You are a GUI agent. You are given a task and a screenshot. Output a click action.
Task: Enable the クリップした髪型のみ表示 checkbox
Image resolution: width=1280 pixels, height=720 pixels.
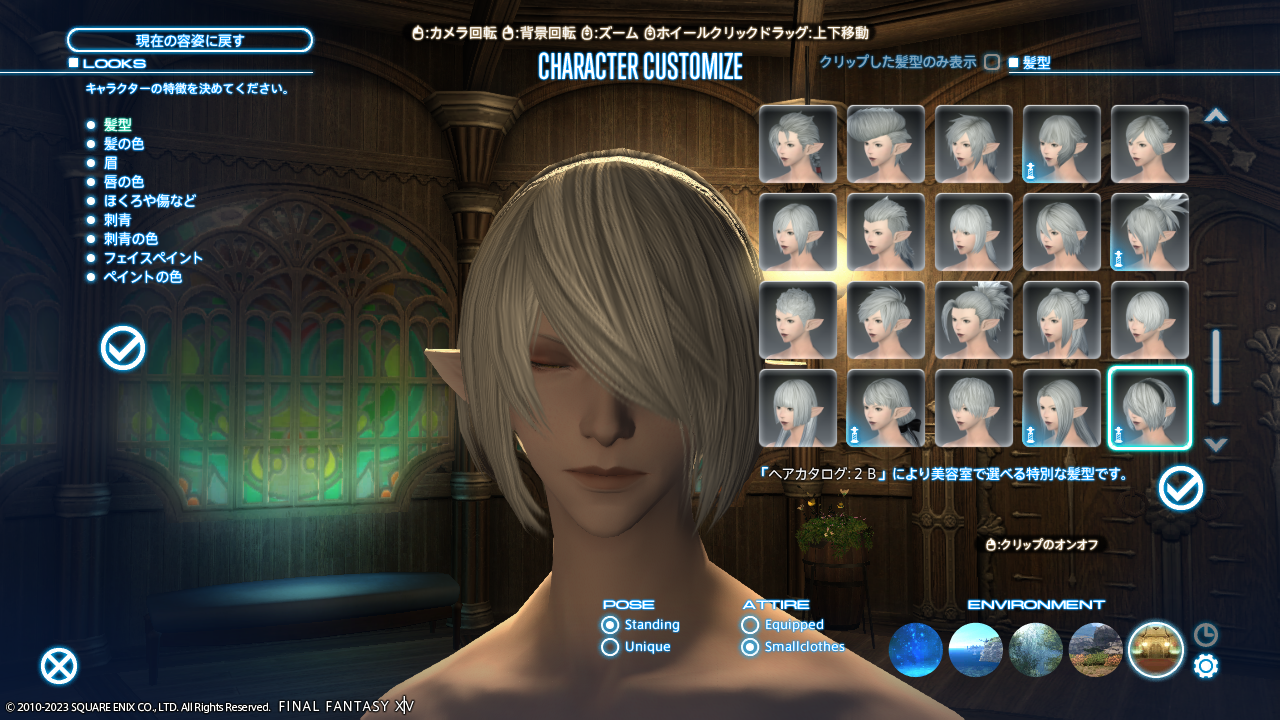pos(991,62)
